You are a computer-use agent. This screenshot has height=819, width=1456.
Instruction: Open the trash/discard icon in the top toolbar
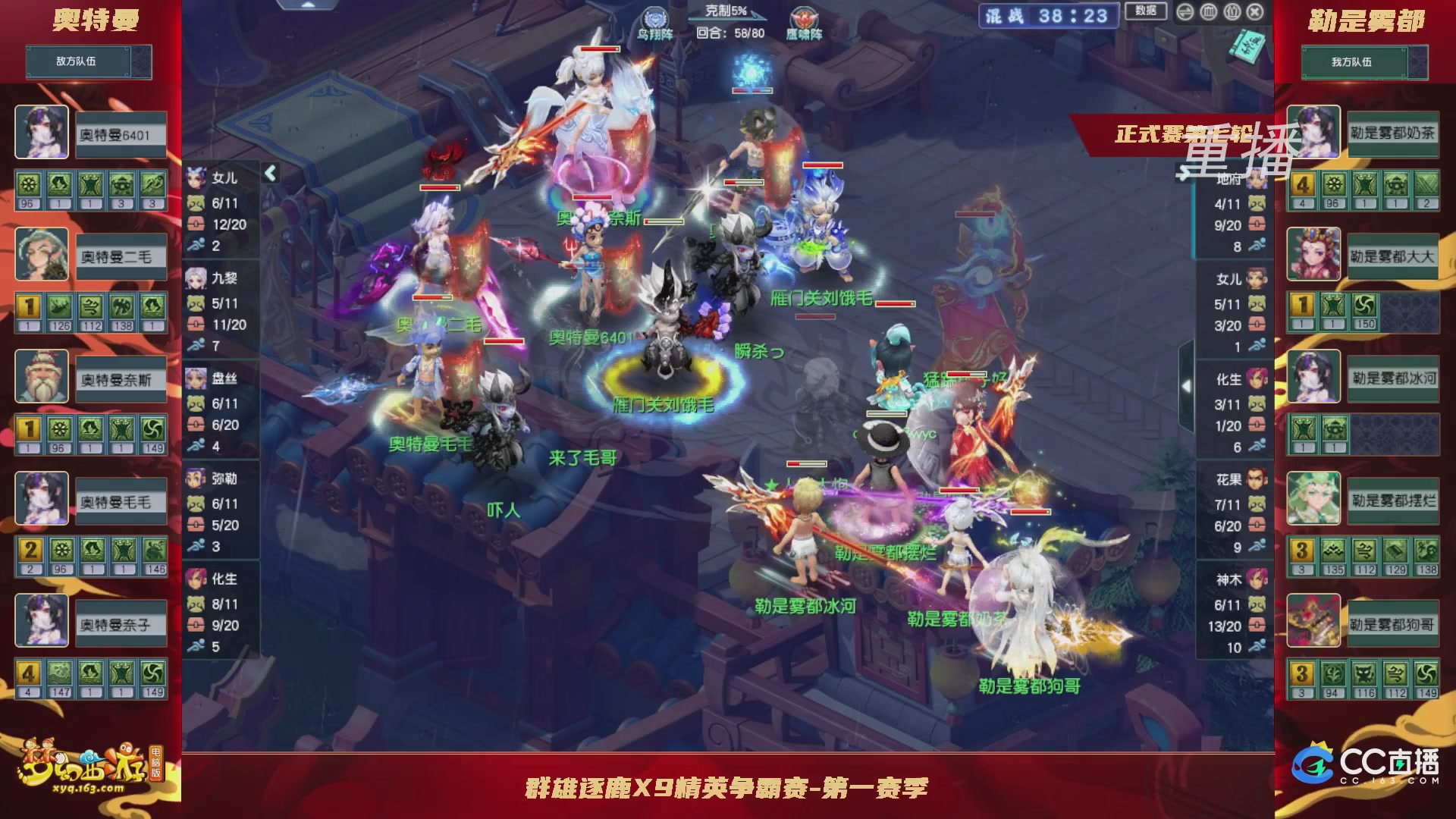pos(1209,13)
